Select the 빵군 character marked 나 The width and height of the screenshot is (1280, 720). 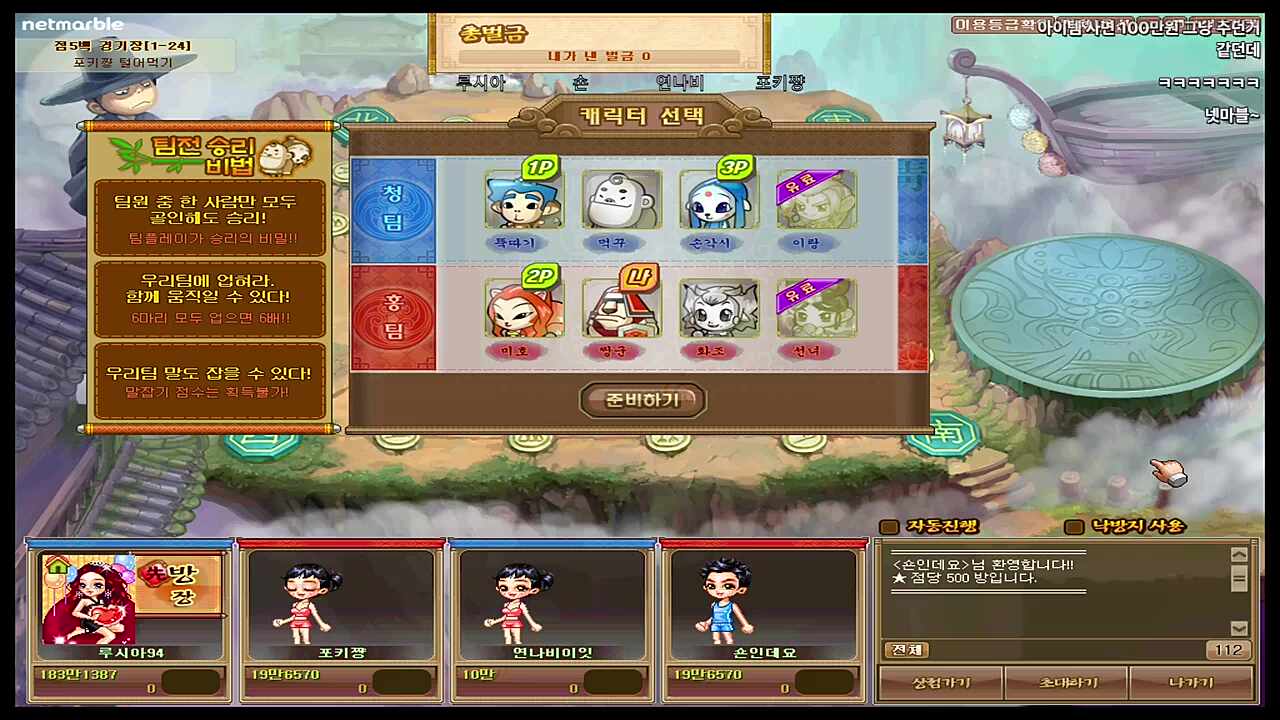pyautogui.click(x=620, y=310)
